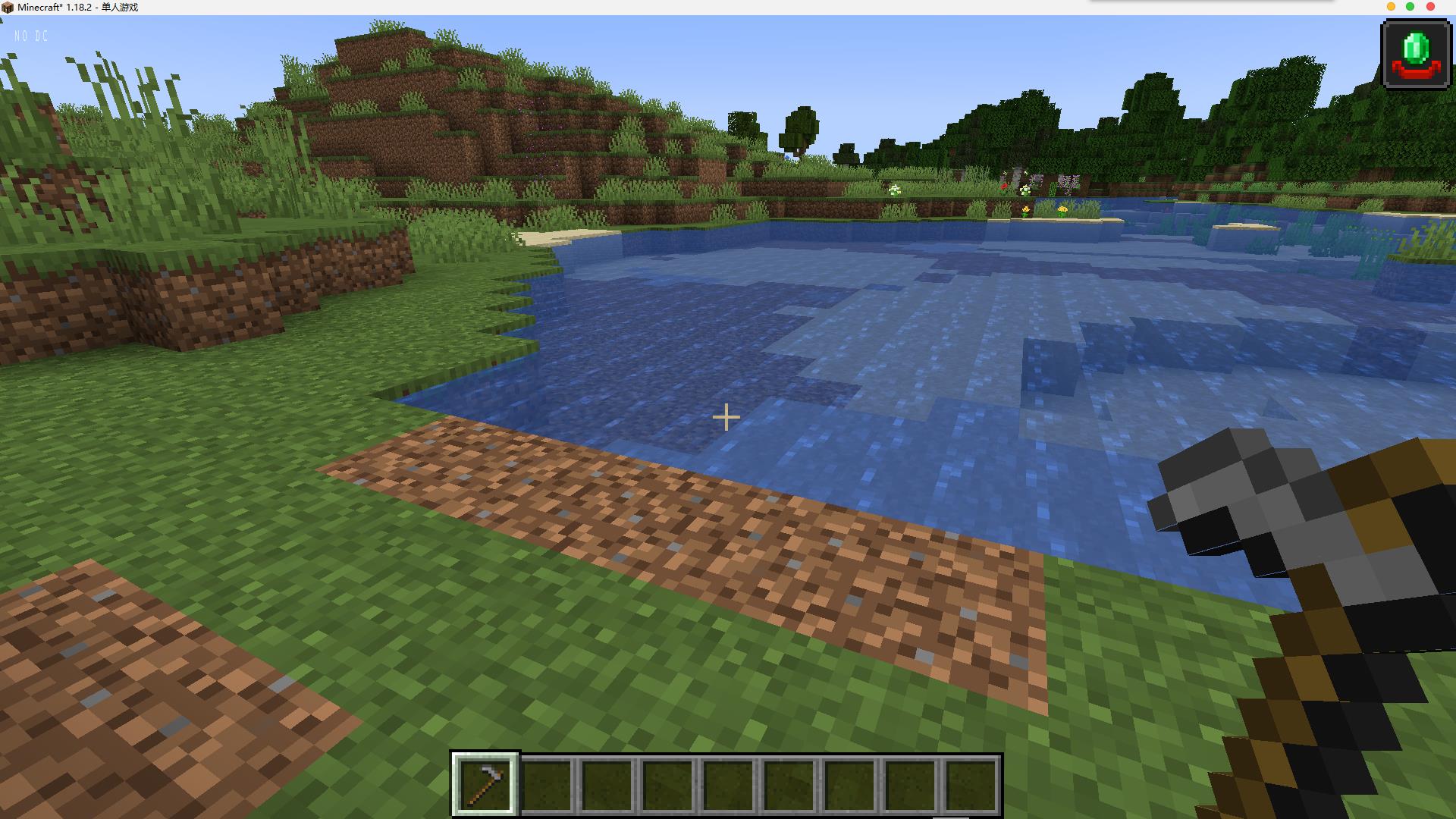
Task: Minimize the window with the orange button
Action: (1392, 7)
